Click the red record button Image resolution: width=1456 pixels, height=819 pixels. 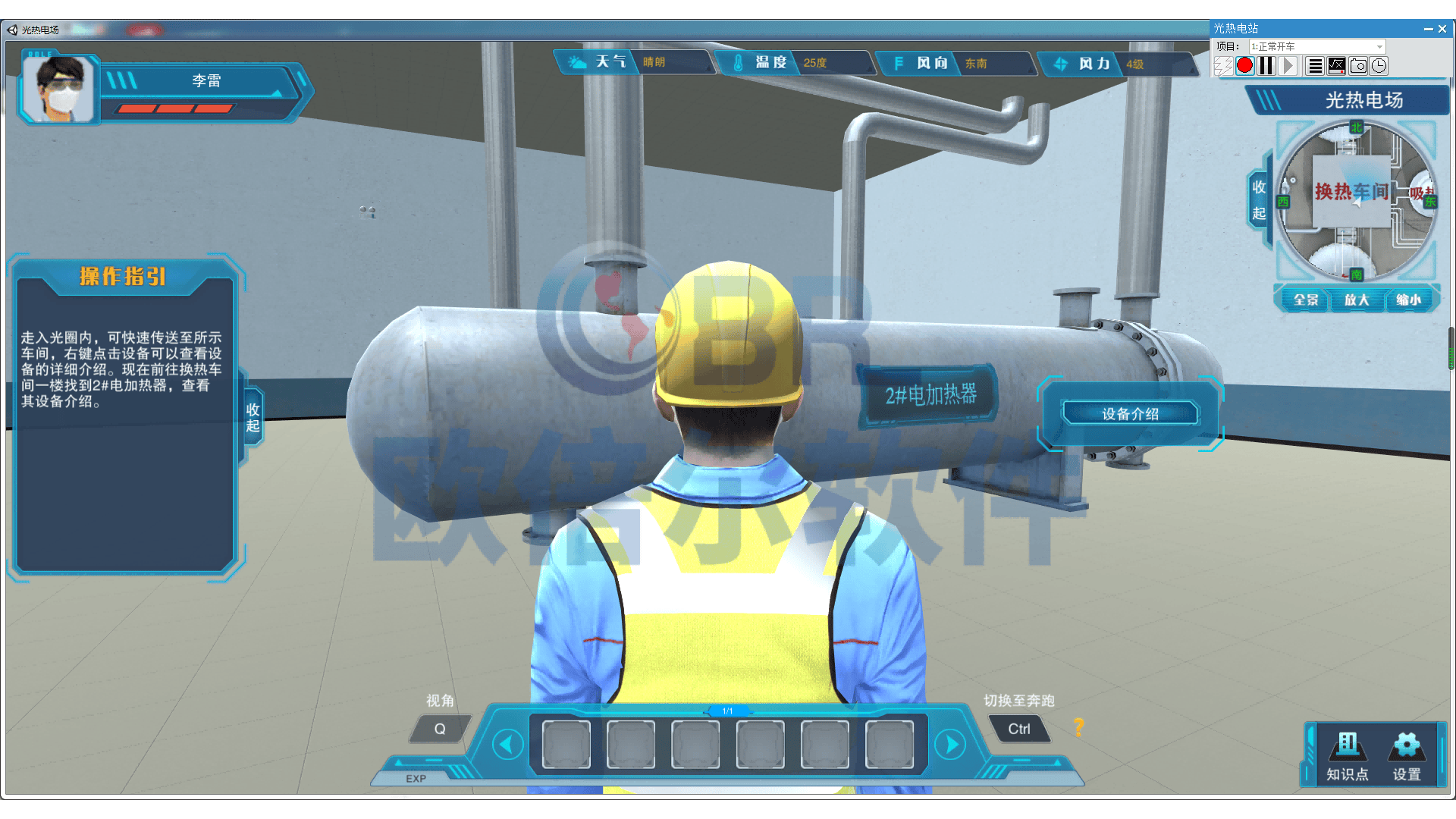[1244, 66]
